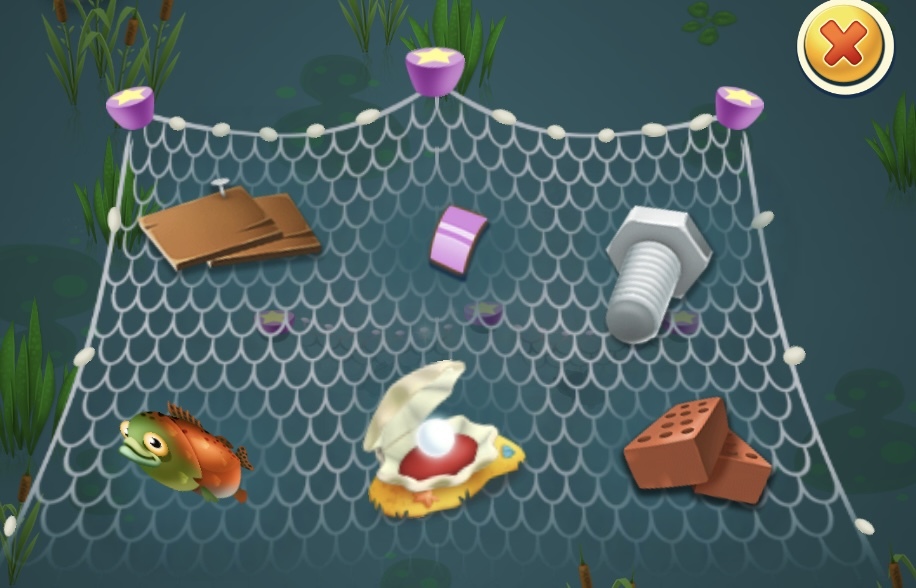
Task: Pick up the red bricks
Action: (x=698, y=450)
